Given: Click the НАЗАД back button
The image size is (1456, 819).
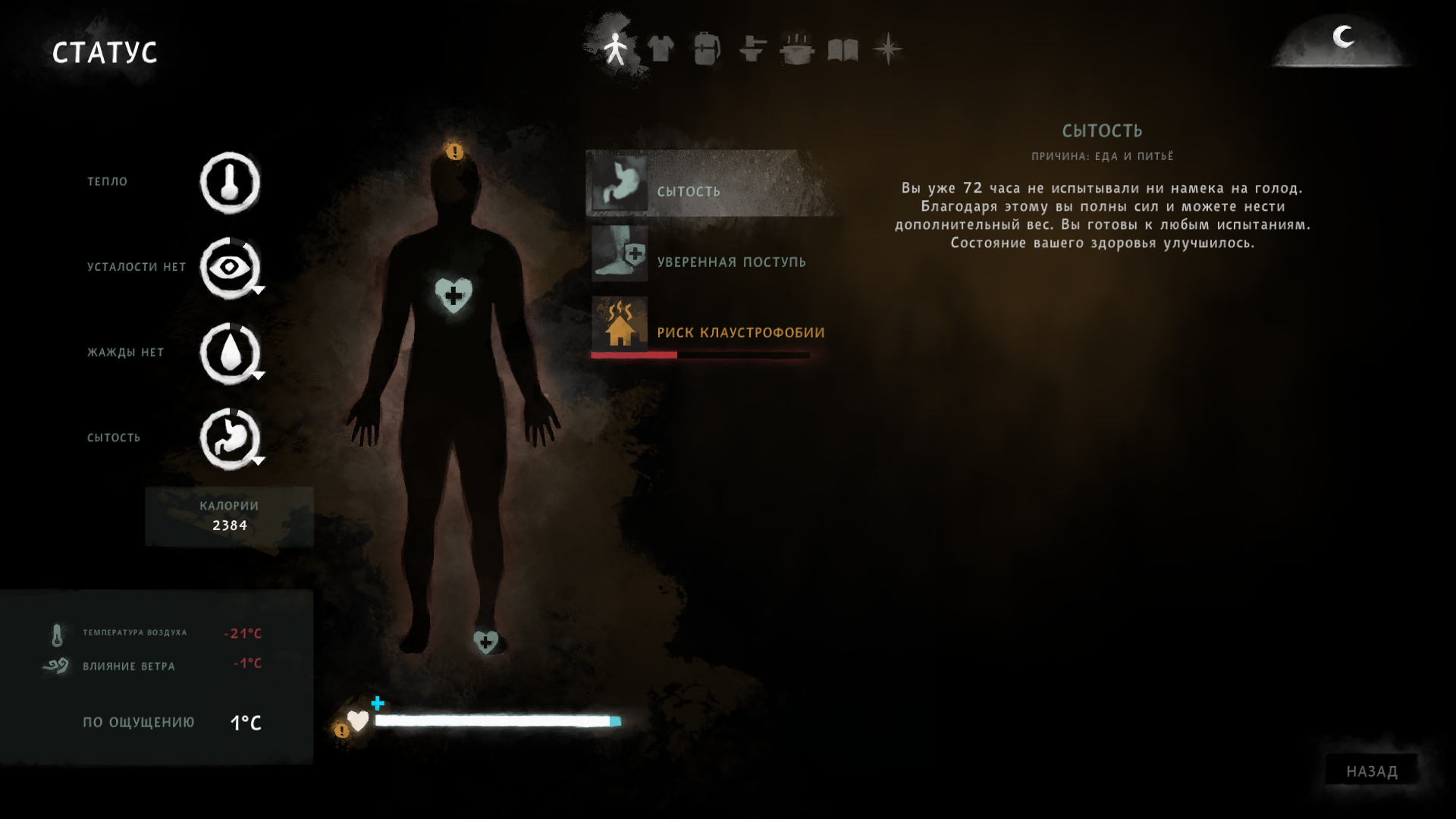Looking at the screenshot, I should tap(1371, 771).
